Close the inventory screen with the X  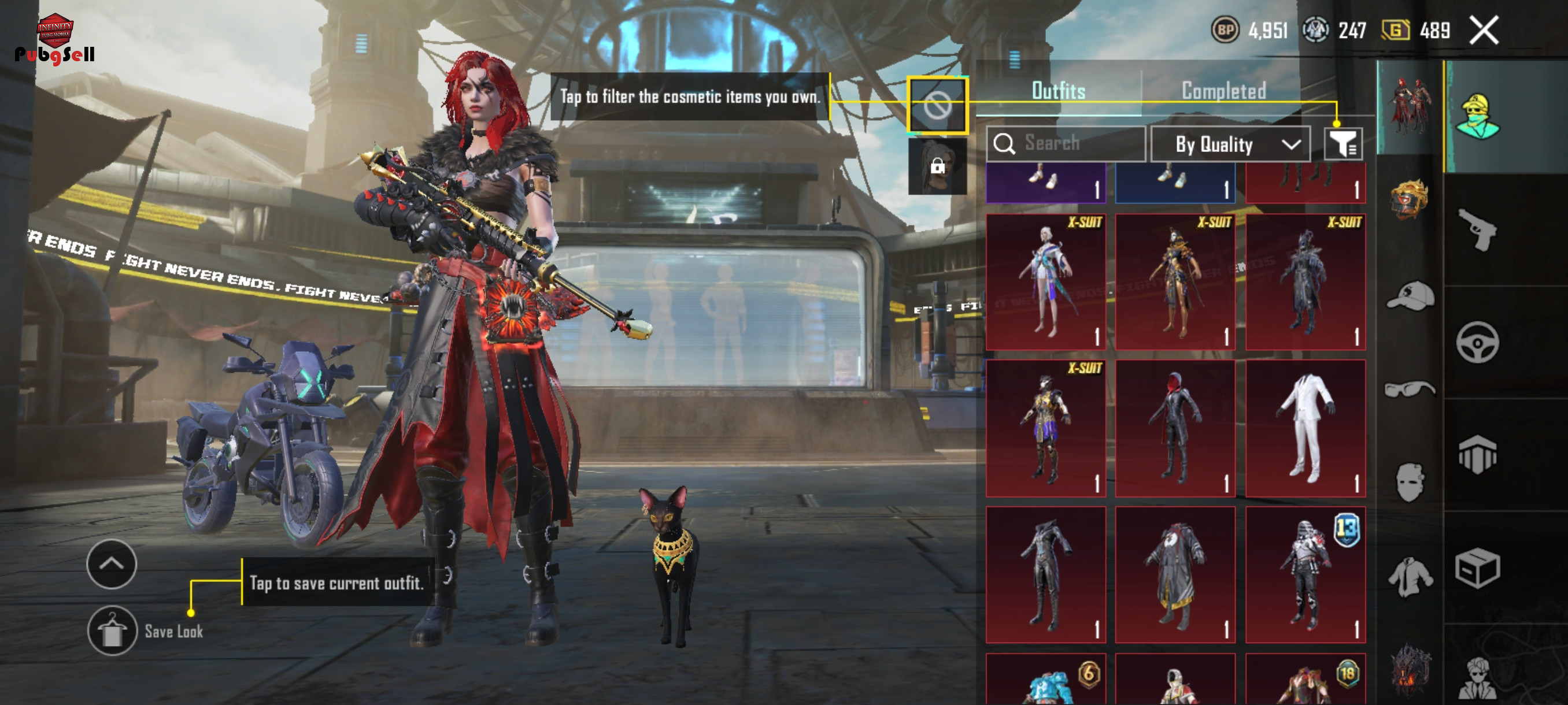[1484, 31]
